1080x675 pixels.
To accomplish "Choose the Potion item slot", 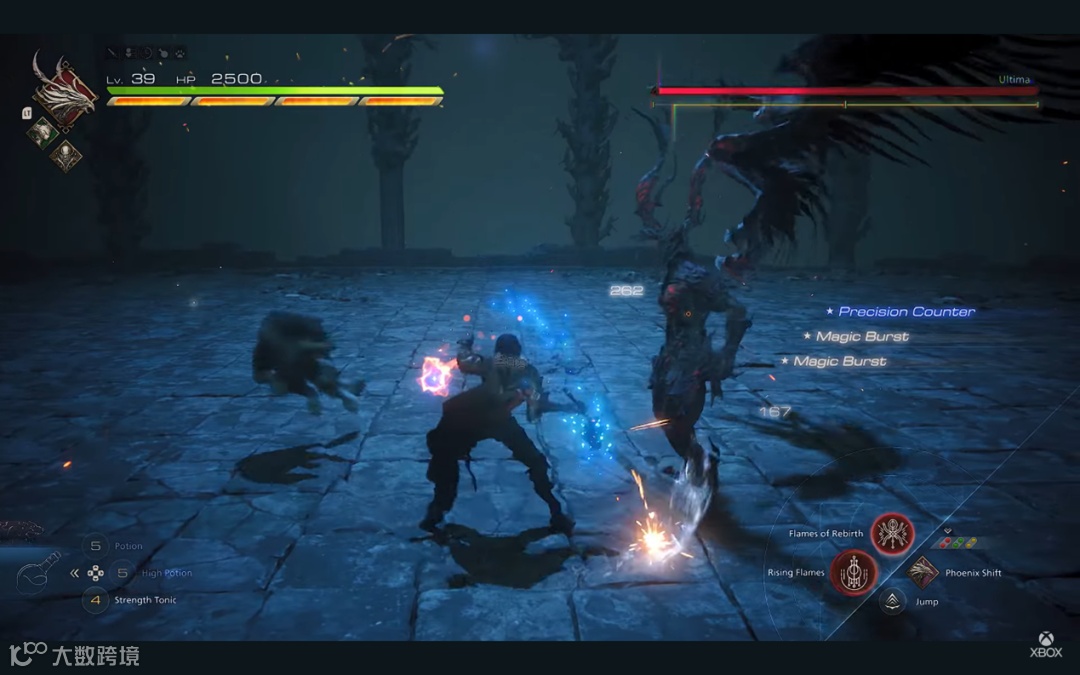I will coord(96,546).
